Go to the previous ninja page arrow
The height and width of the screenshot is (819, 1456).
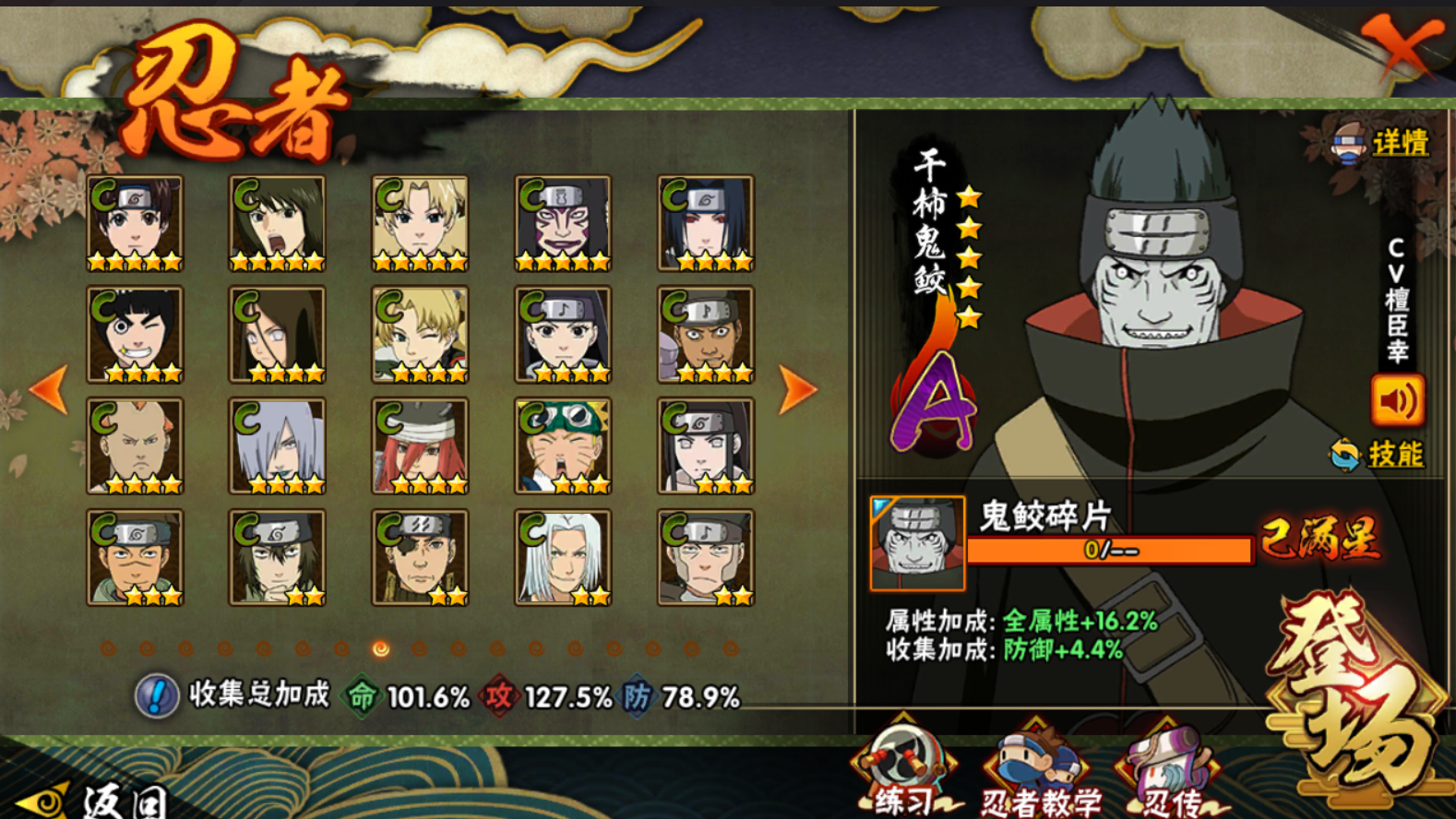pyautogui.click(x=49, y=390)
